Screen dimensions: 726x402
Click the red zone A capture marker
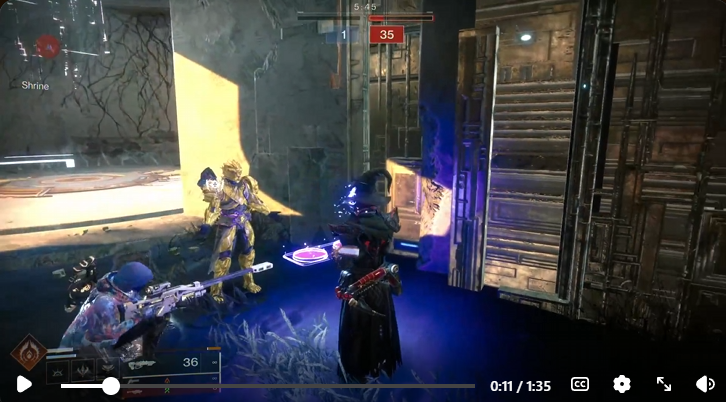pyautogui.click(x=48, y=46)
